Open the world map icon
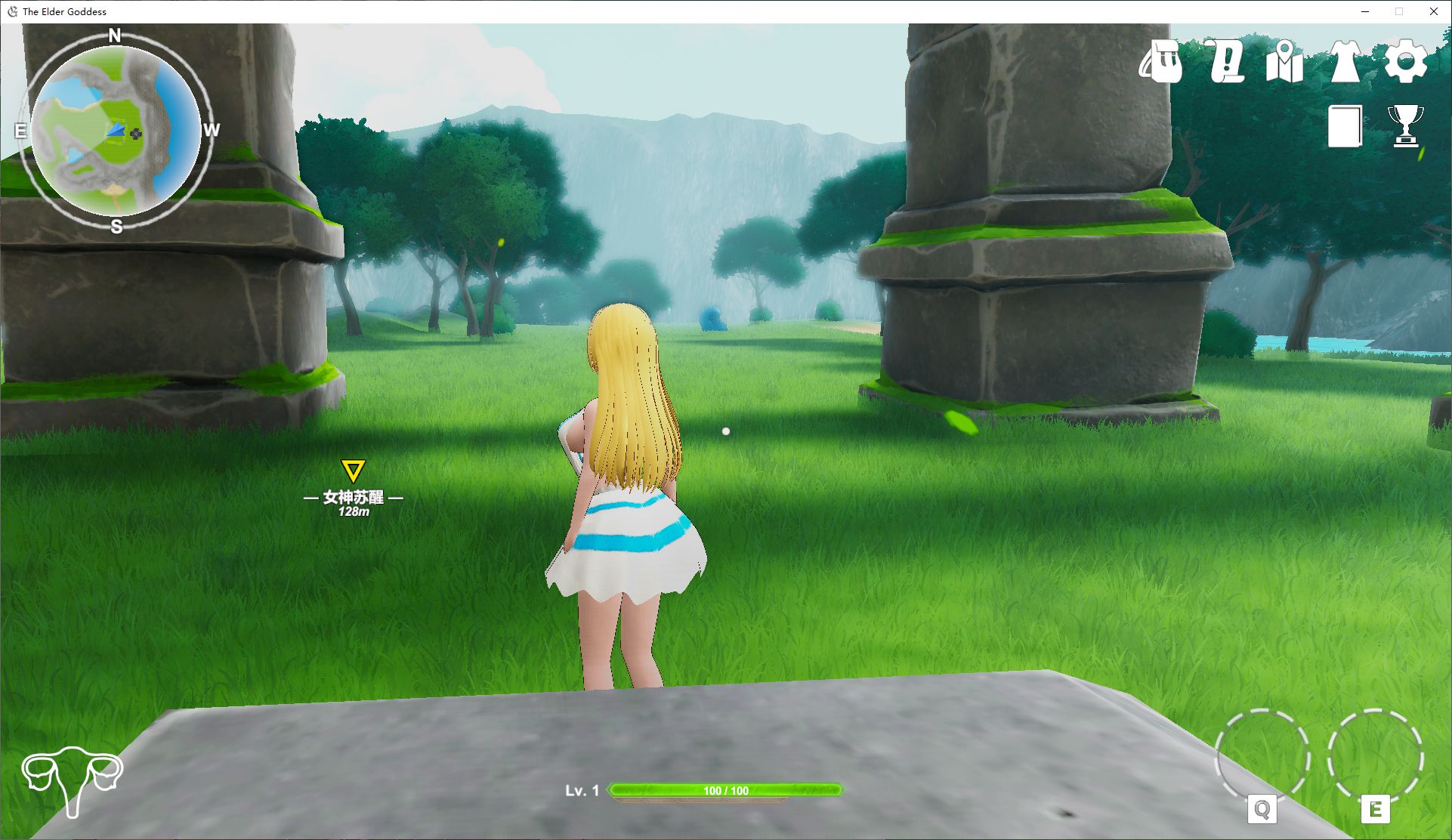This screenshot has width=1452, height=840. click(x=1284, y=62)
